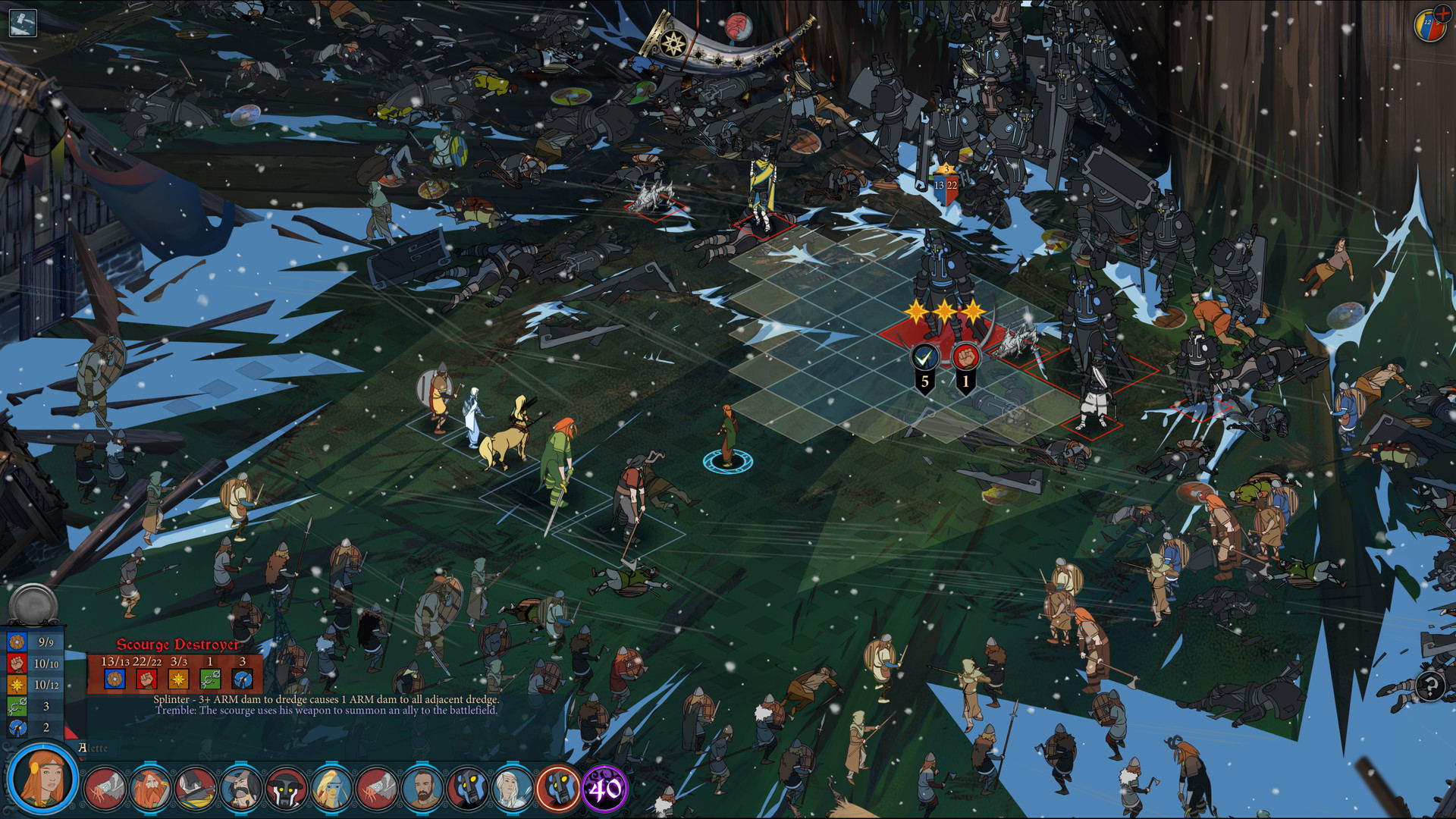1456x819 pixels.
Task: Click the purple 40 turn counter
Action: (x=604, y=789)
